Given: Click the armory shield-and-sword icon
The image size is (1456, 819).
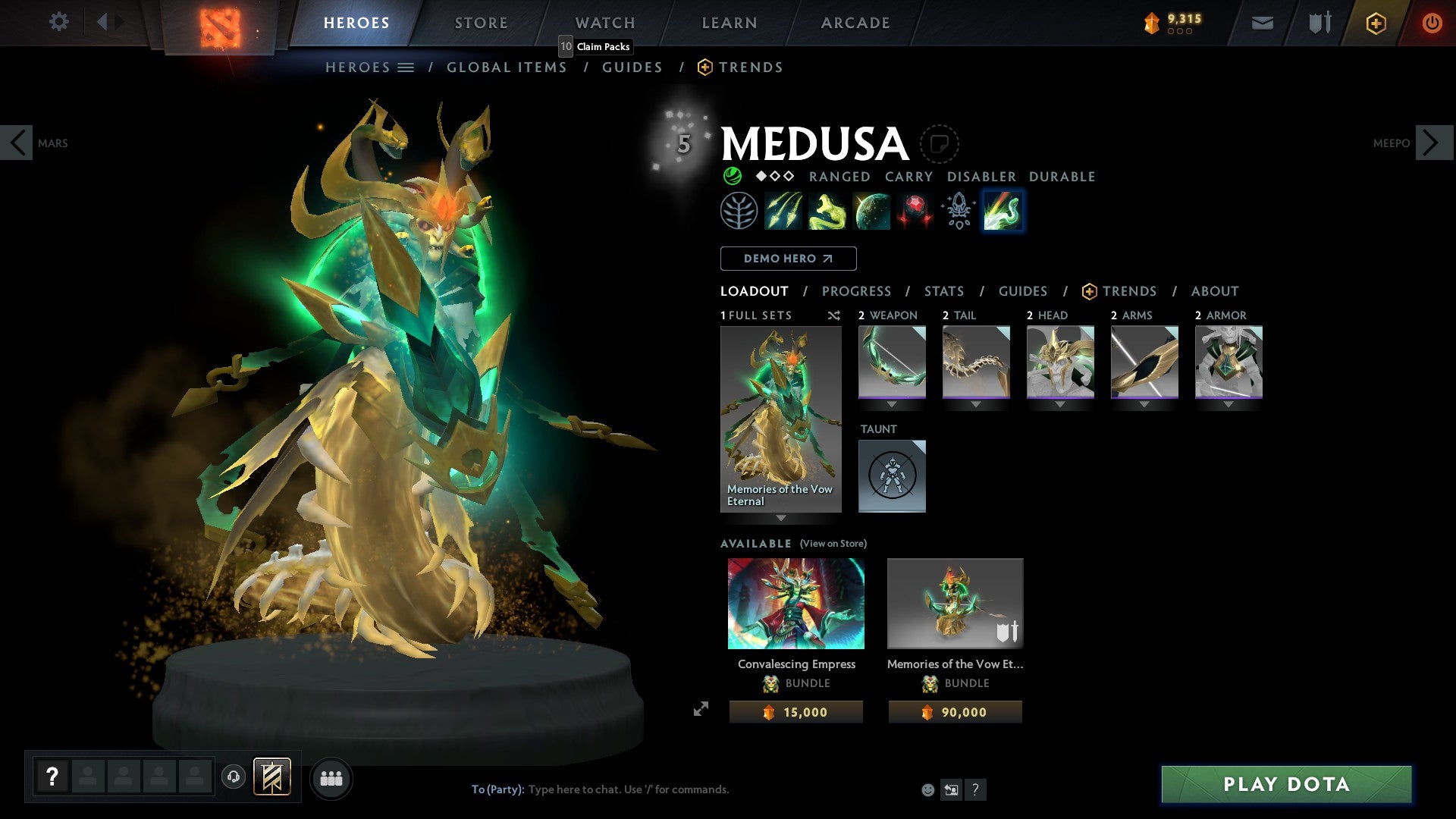Looking at the screenshot, I should (x=1319, y=23).
